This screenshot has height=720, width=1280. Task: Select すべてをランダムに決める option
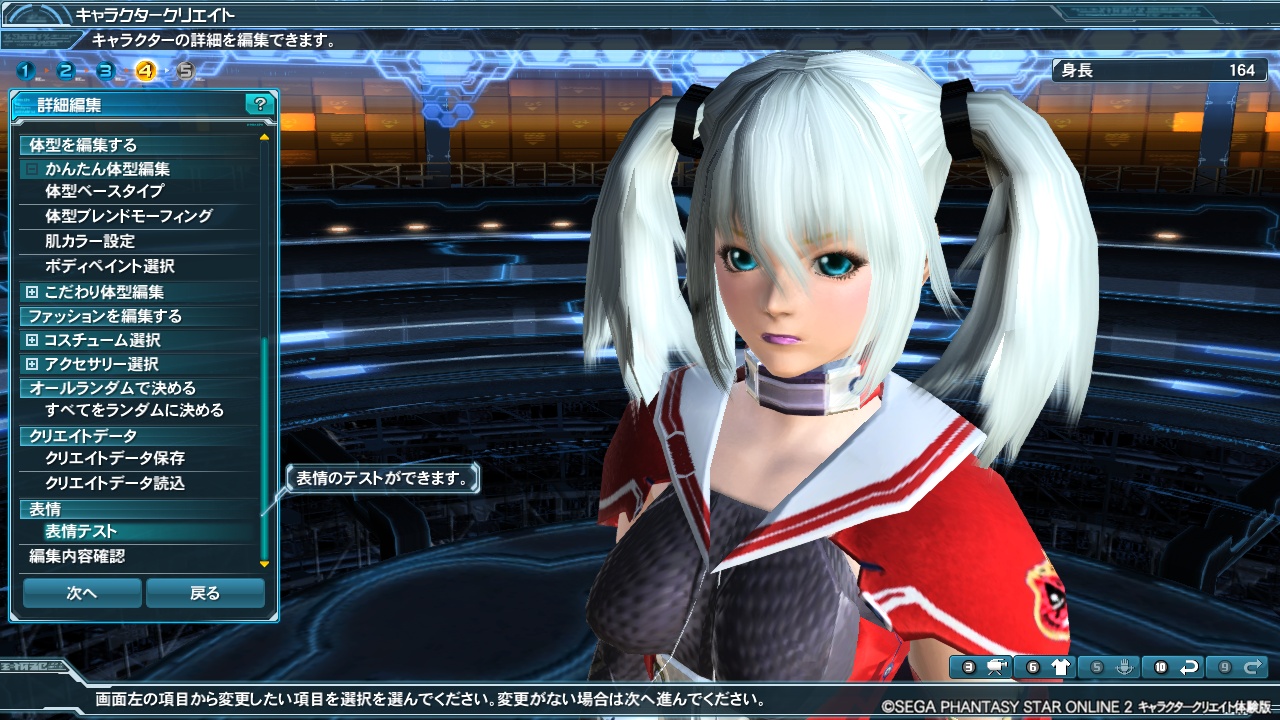coord(134,410)
